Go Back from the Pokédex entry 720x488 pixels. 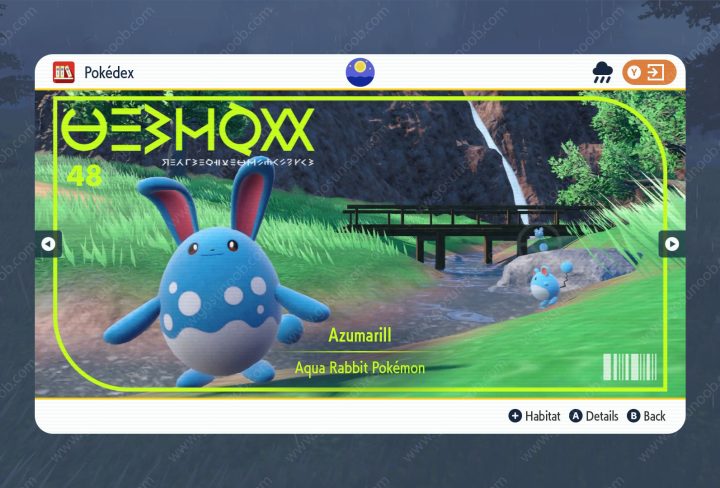646,416
